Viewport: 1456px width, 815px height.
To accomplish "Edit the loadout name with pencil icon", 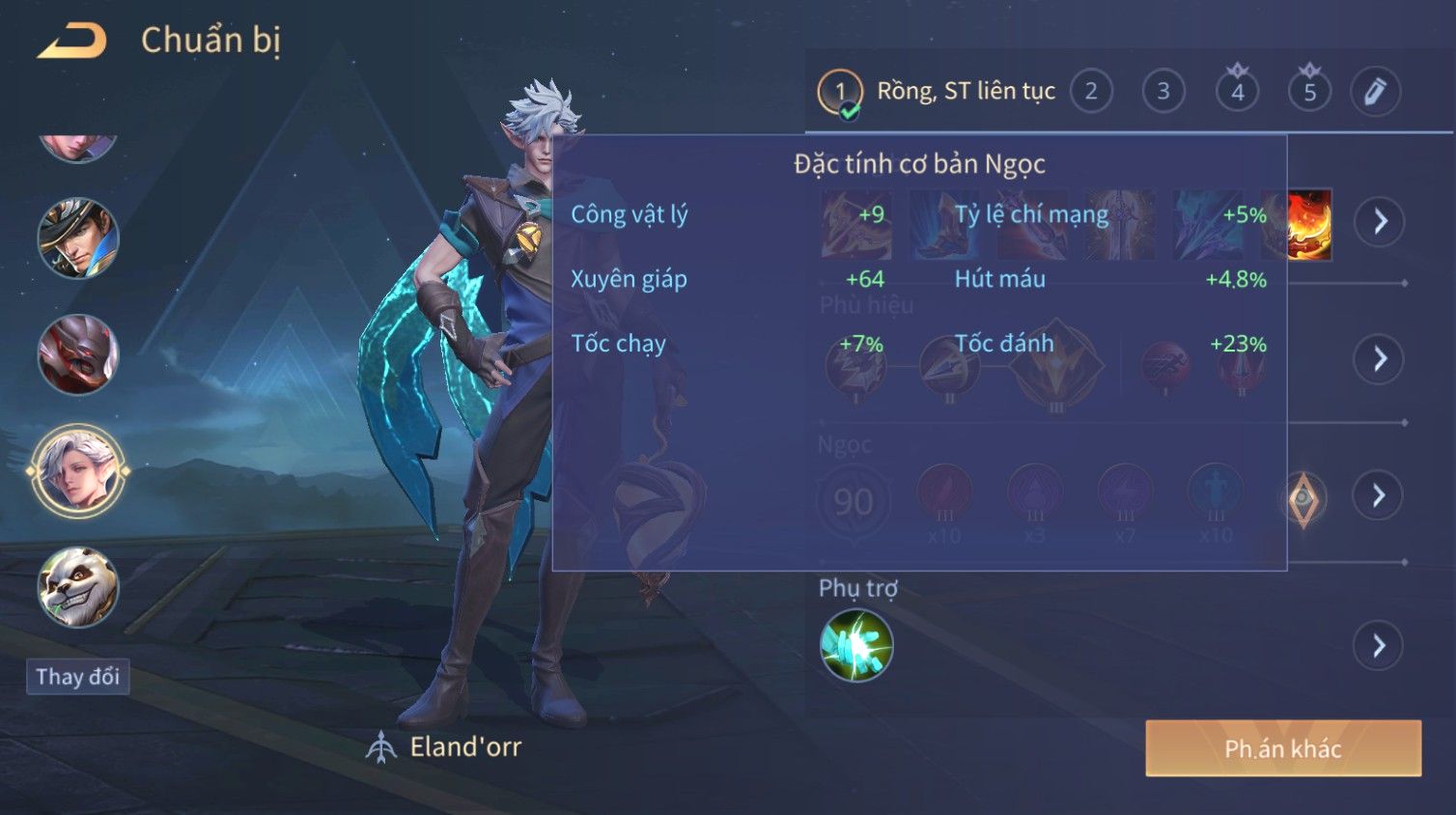I will (x=1375, y=92).
